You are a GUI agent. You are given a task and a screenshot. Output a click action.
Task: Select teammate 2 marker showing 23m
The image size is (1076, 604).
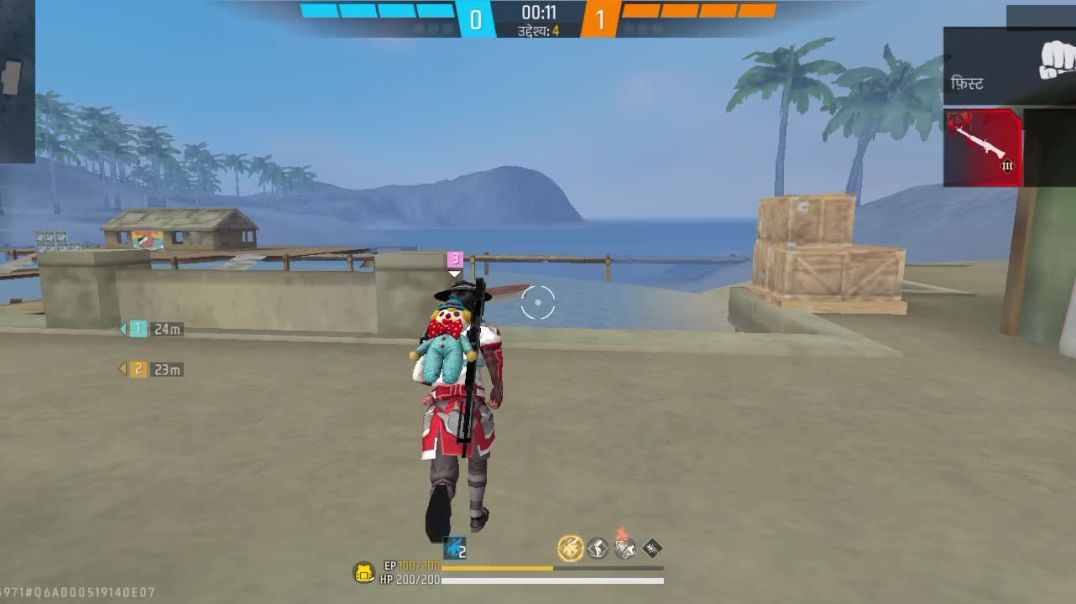(x=139, y=369)
